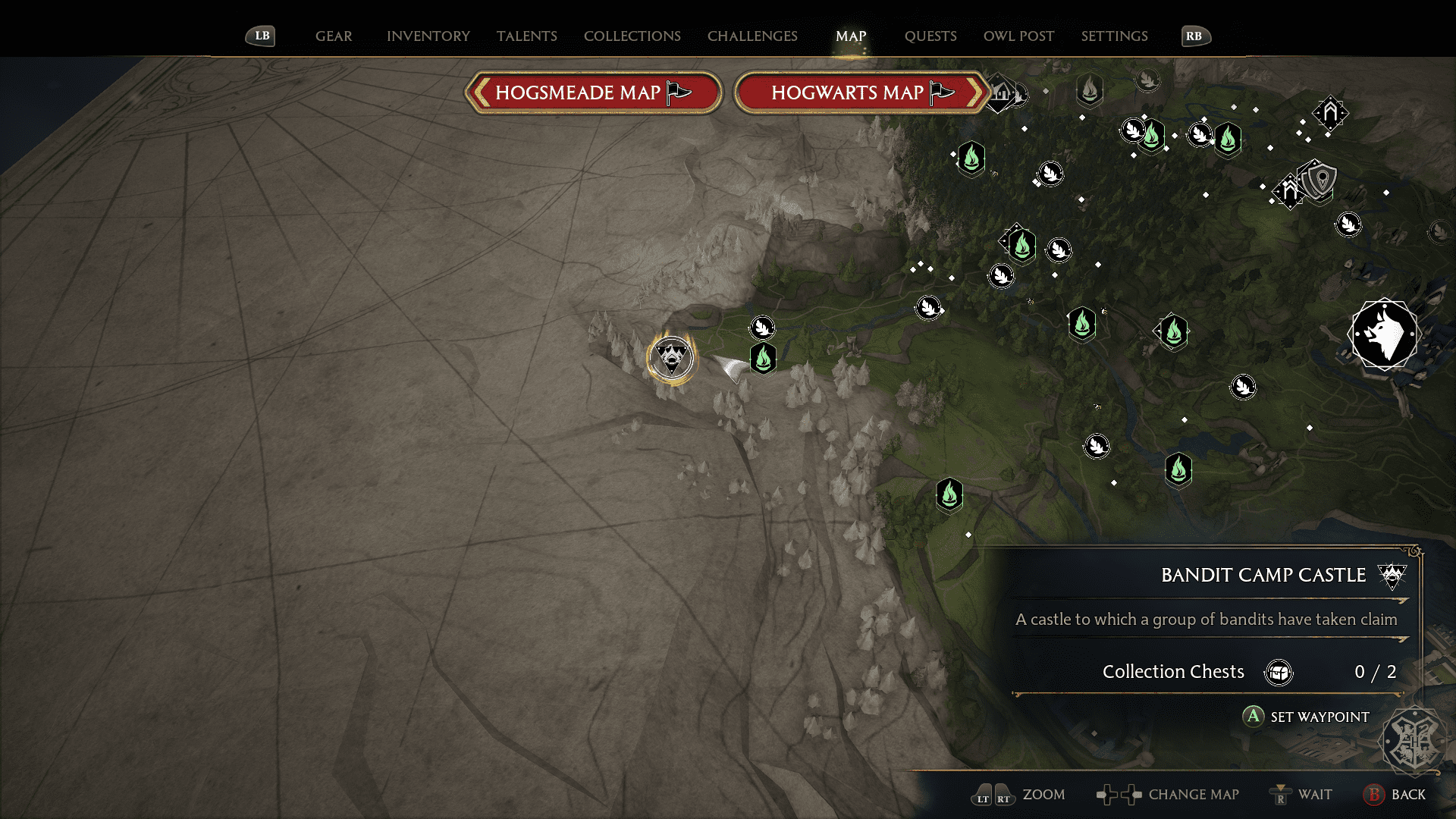Open the COLLECTIONS menu
Image resolution: width=1456 pixels, height=819 pixels.
click(632, 36)
